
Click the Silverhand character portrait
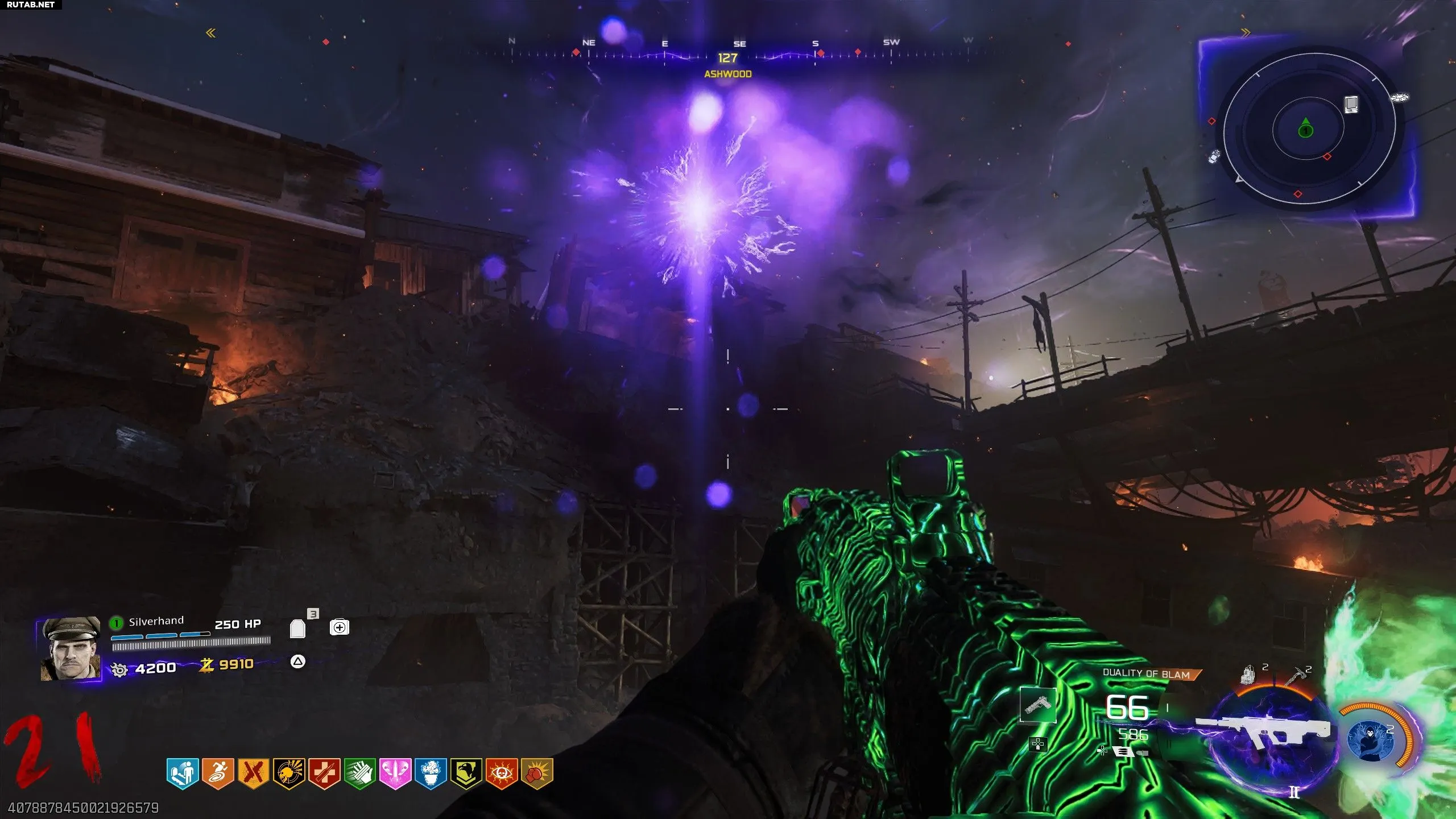[x=71, y=649]
